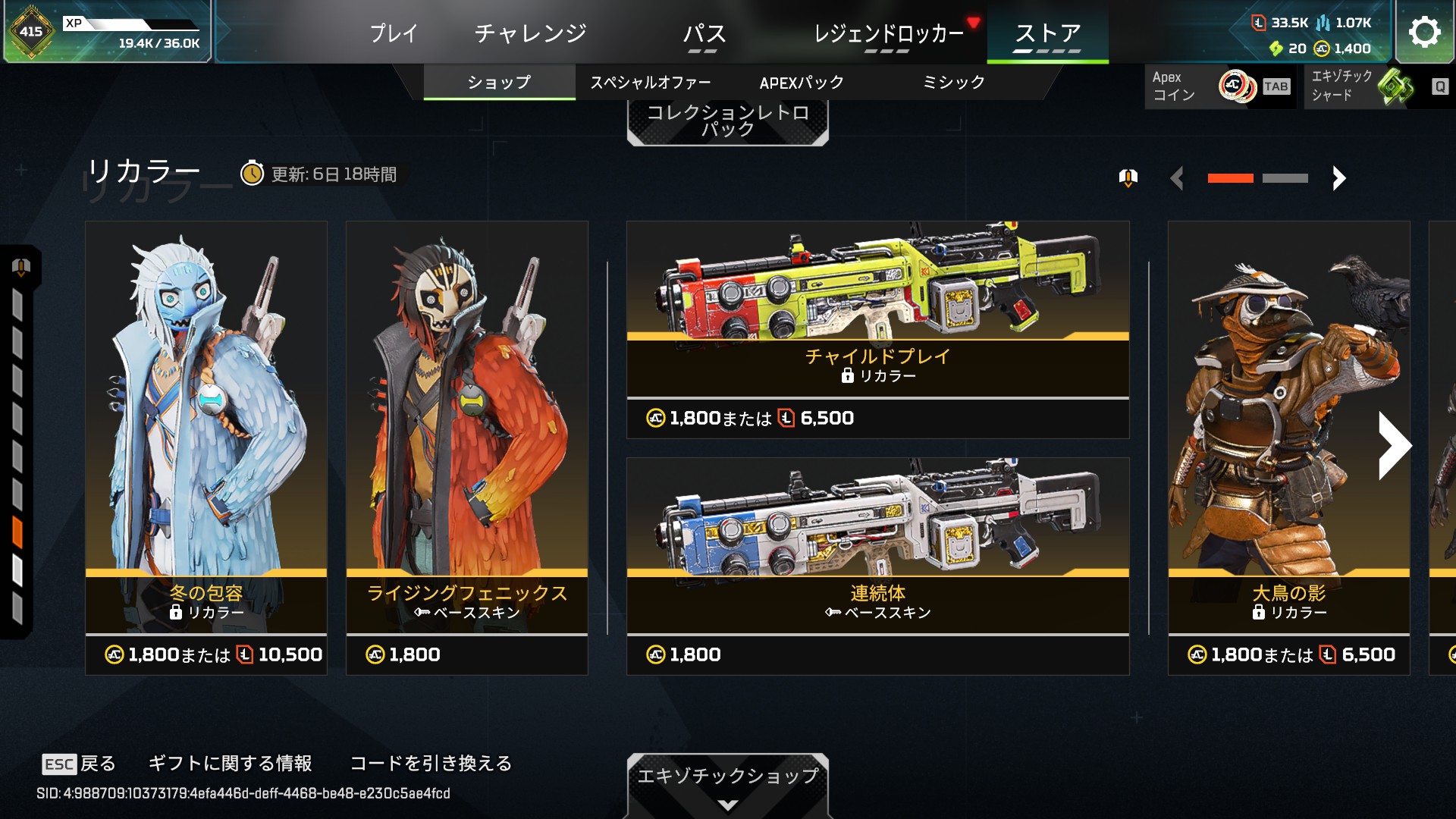Switch to the APEXパック sub-tab
The image size is (1456, 819).
coord(802,83)
